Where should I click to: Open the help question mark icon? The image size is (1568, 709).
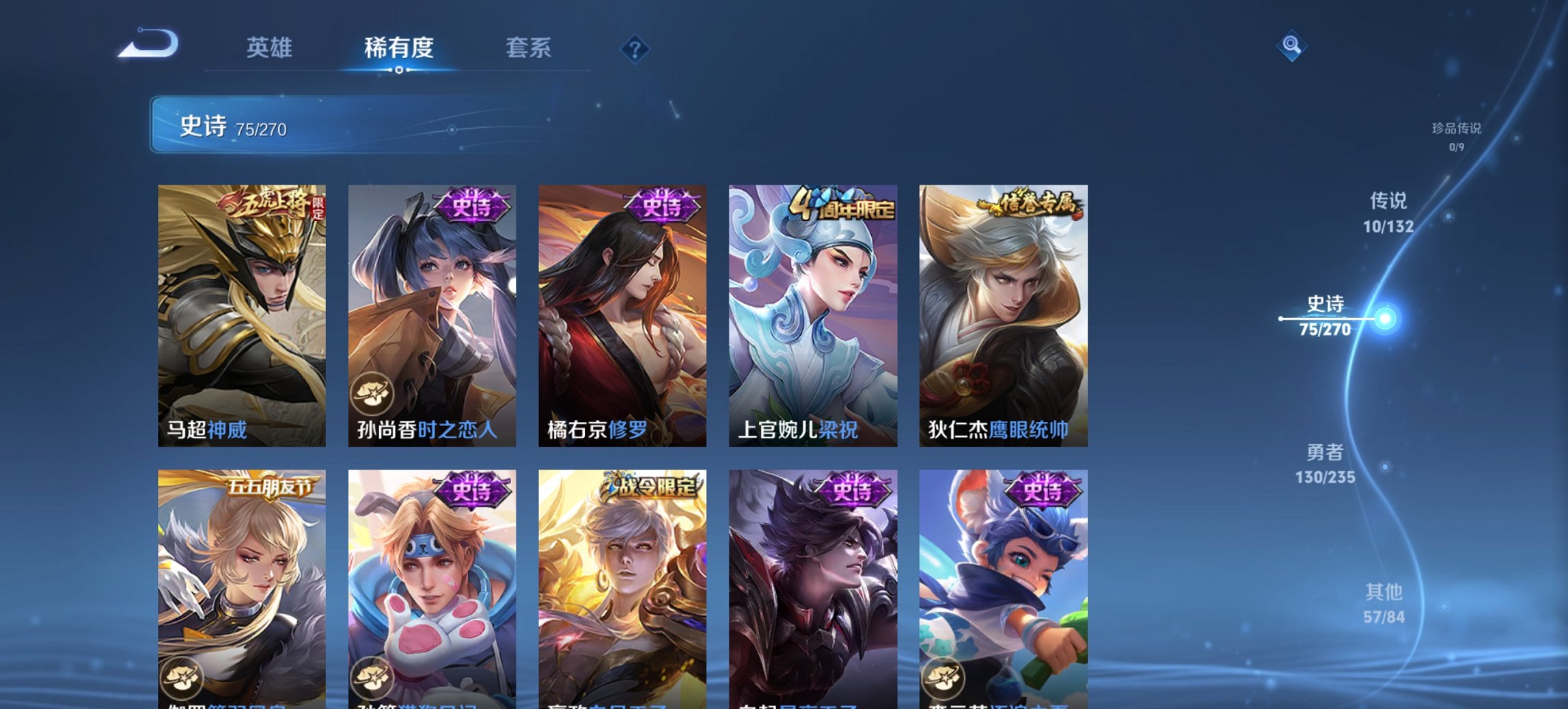[x=633, y=48]
